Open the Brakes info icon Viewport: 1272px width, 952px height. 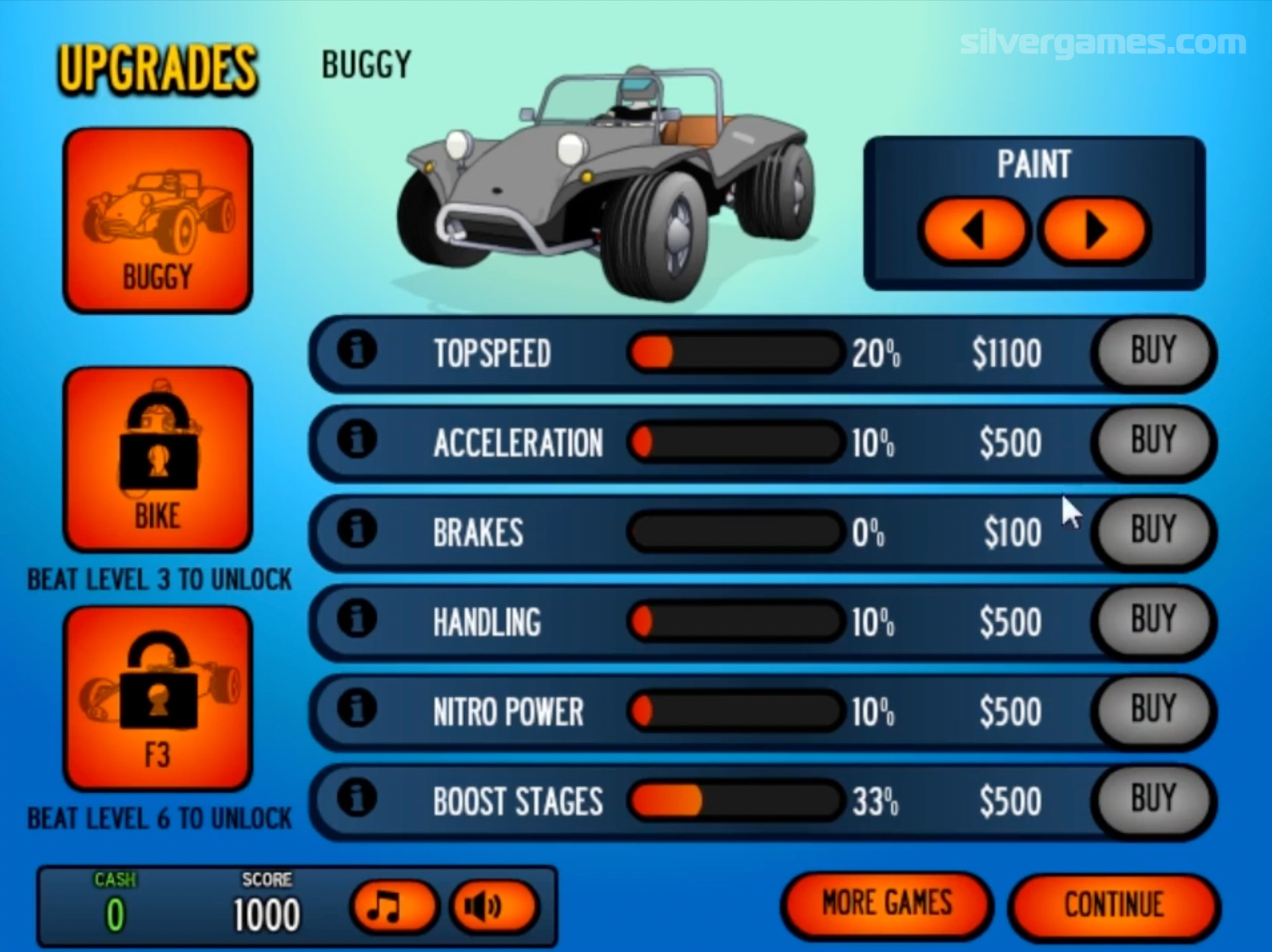pos(357,529)
